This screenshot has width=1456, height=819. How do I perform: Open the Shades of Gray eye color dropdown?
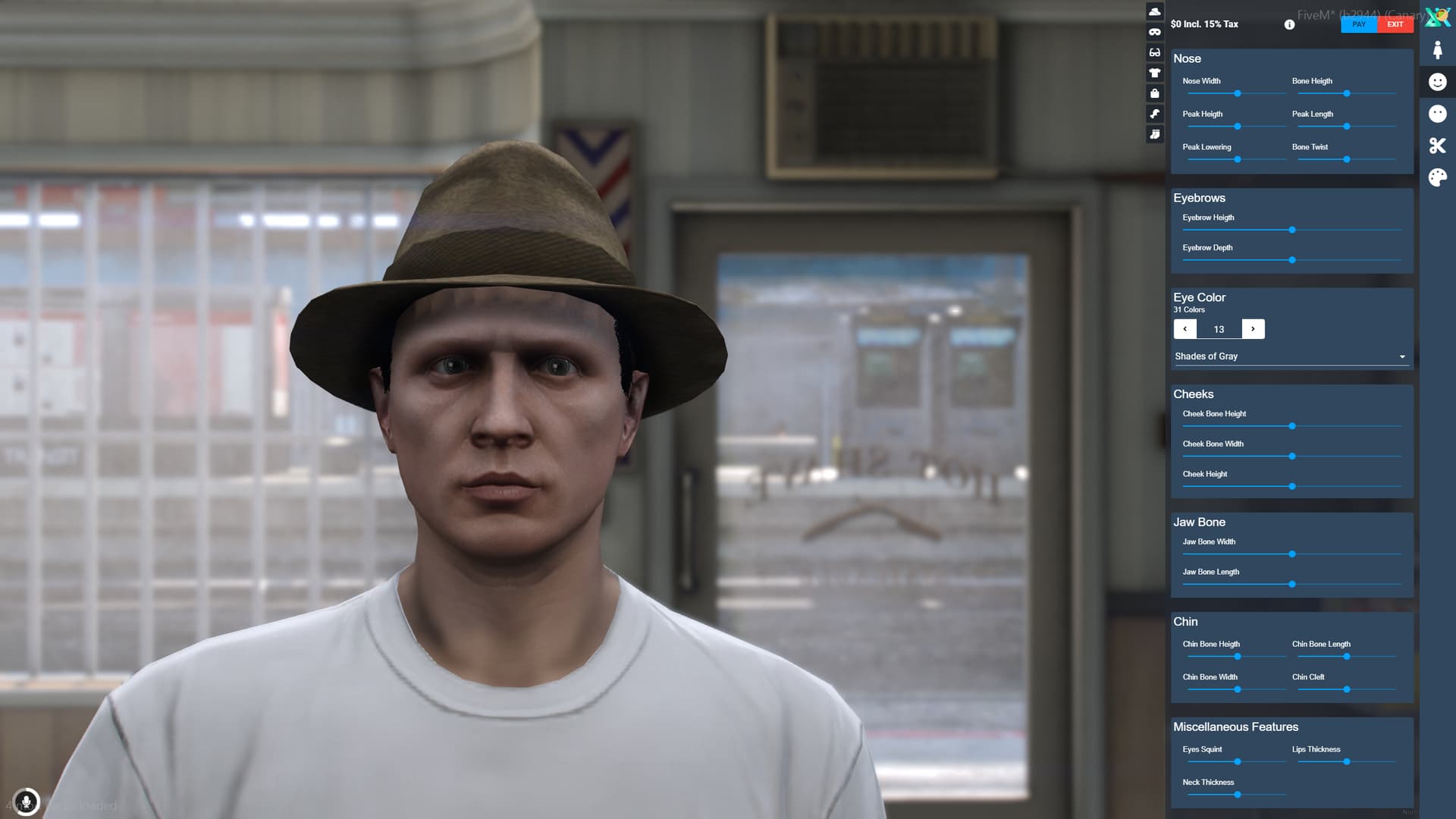[1291, 356]
